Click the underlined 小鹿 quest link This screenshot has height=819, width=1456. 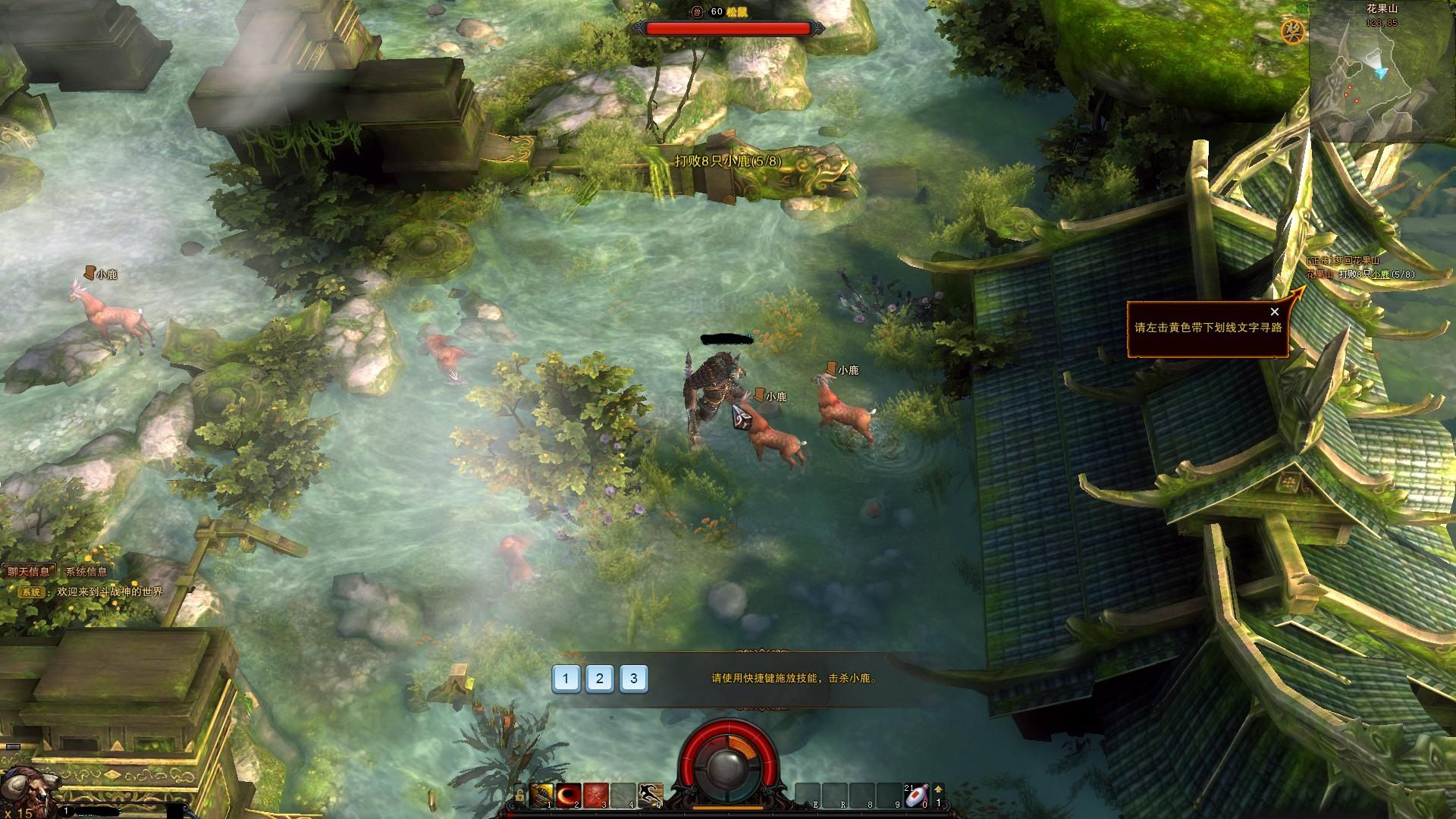[1380, 275]
